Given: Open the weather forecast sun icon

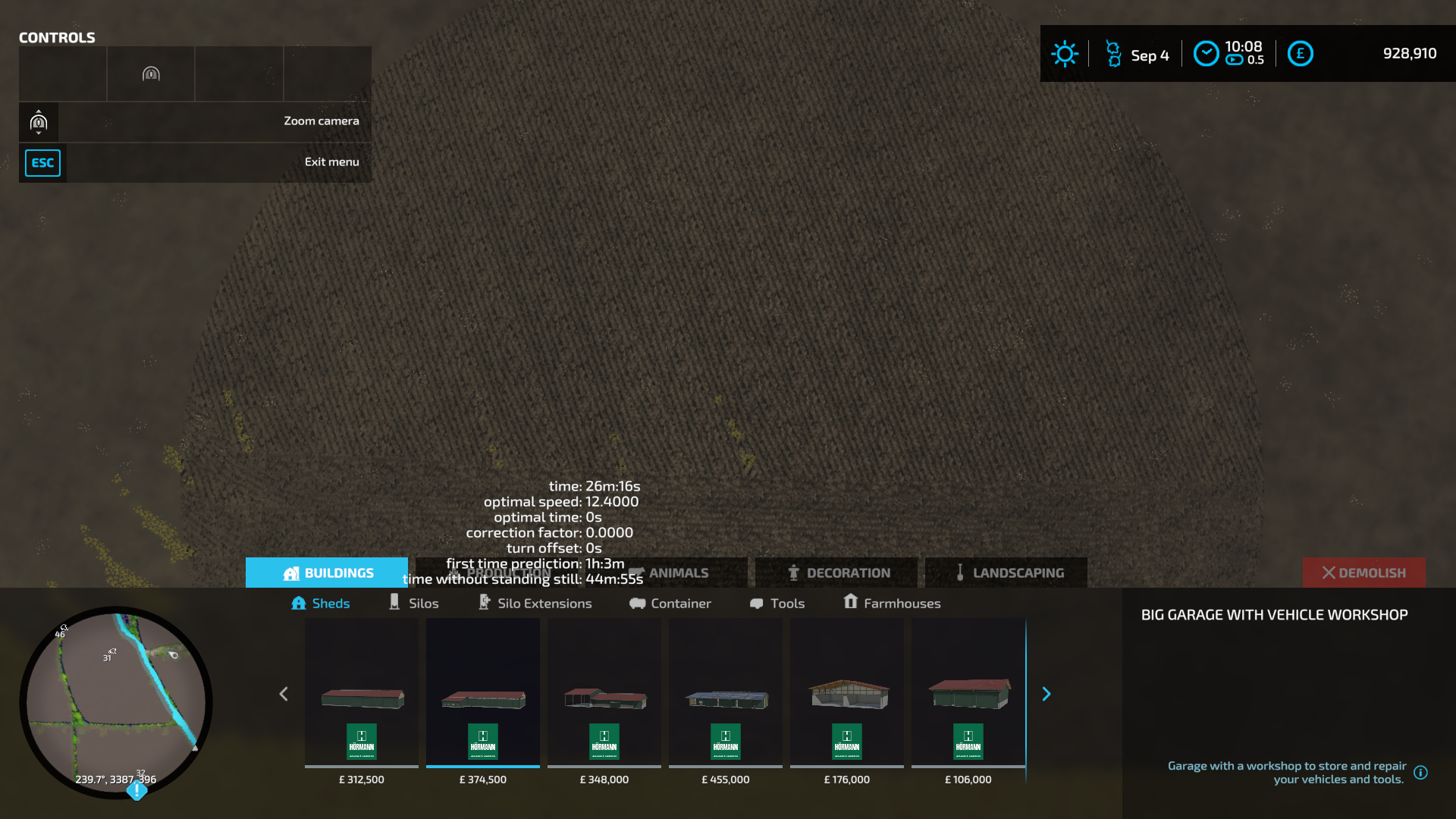Looking at the screenshot, I should (x=1065, y=54).
